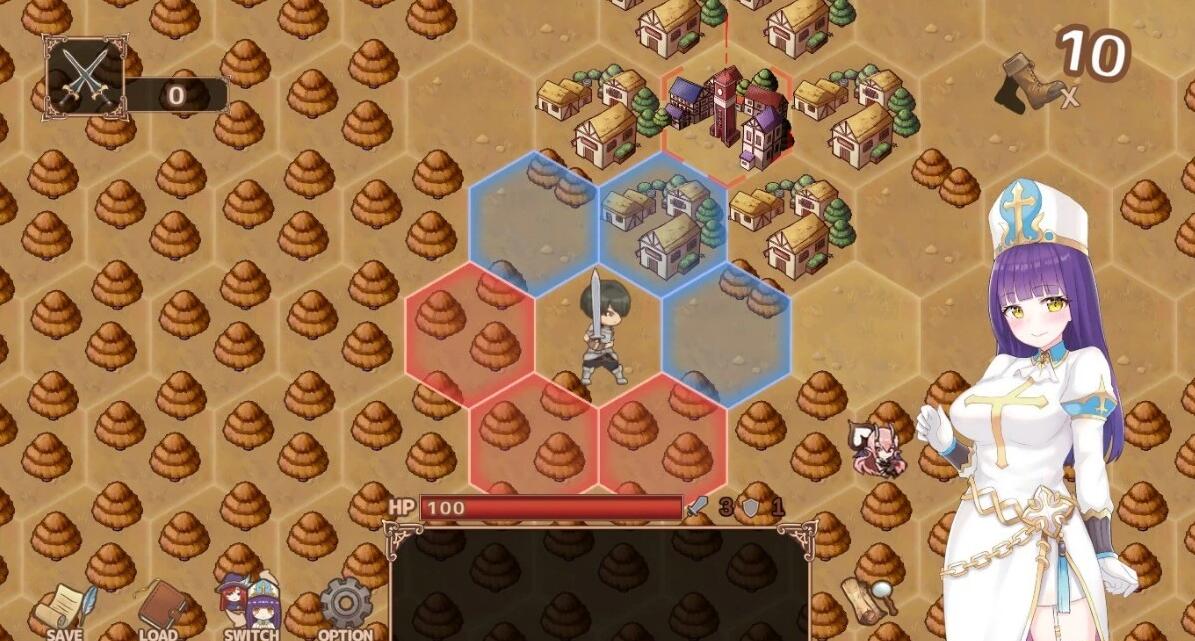Screen dimensions: 1195x641
Task: Open the SAVE menu
Action: tap(64, 611)
